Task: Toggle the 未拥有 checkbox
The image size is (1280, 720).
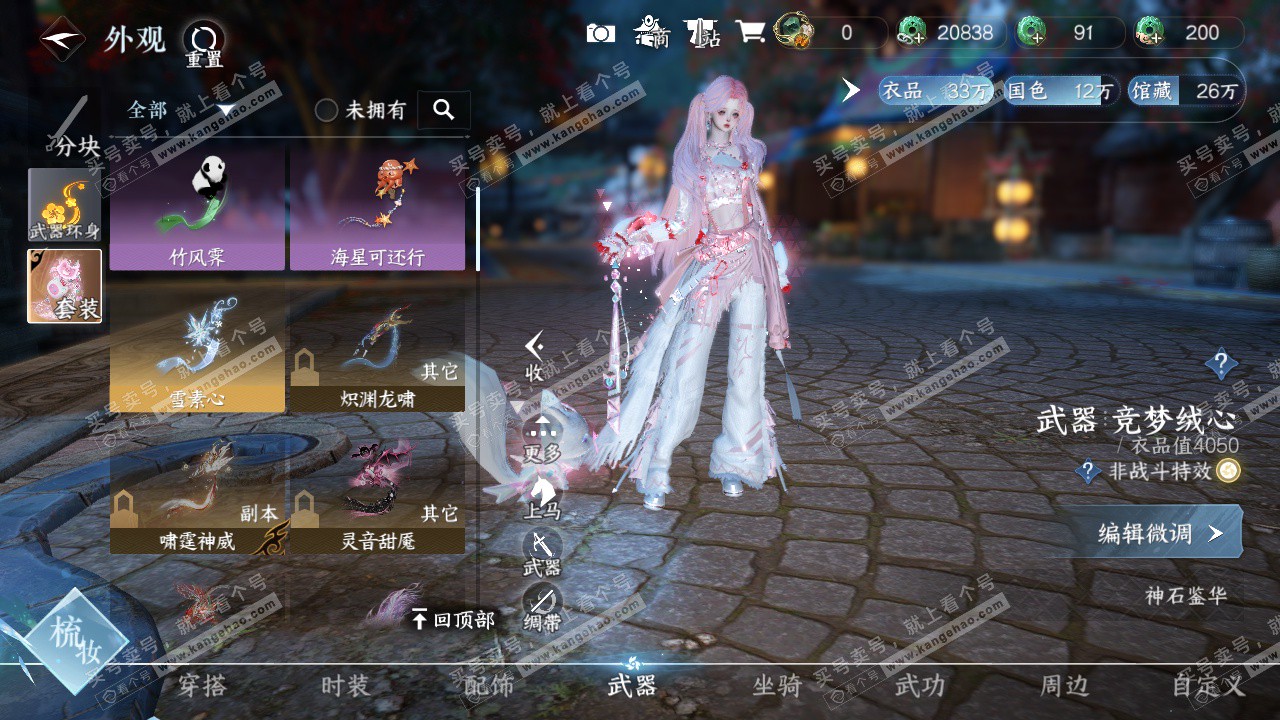Action: pyautogui.click(x=327, y=110)
